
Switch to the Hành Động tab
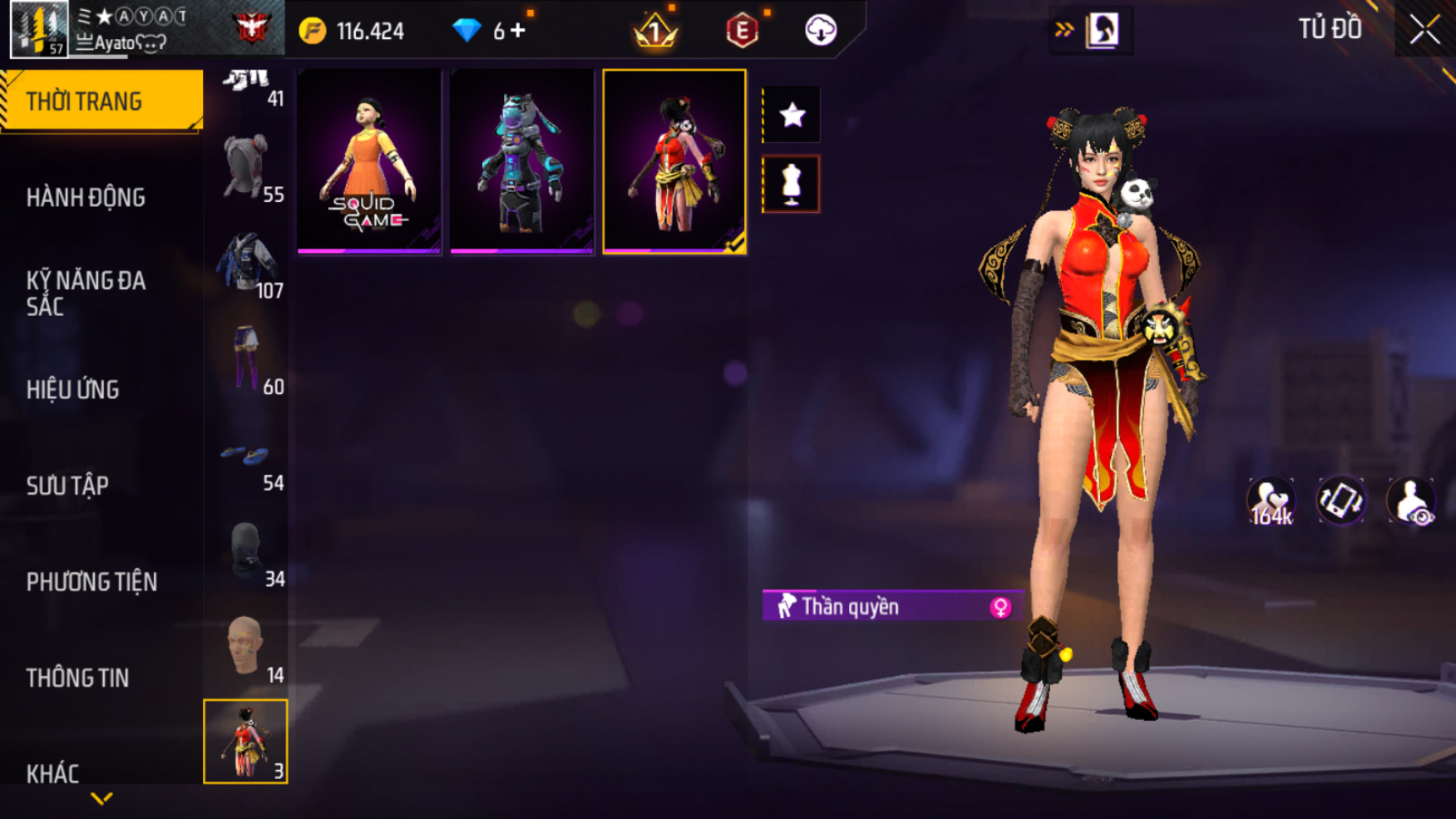click(86, 198)
